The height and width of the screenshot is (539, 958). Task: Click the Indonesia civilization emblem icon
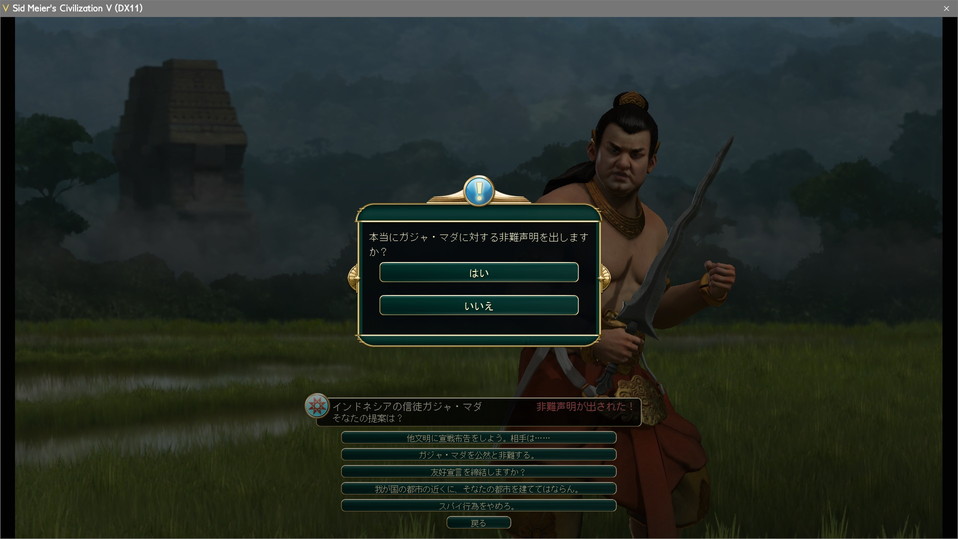(317, 405)
